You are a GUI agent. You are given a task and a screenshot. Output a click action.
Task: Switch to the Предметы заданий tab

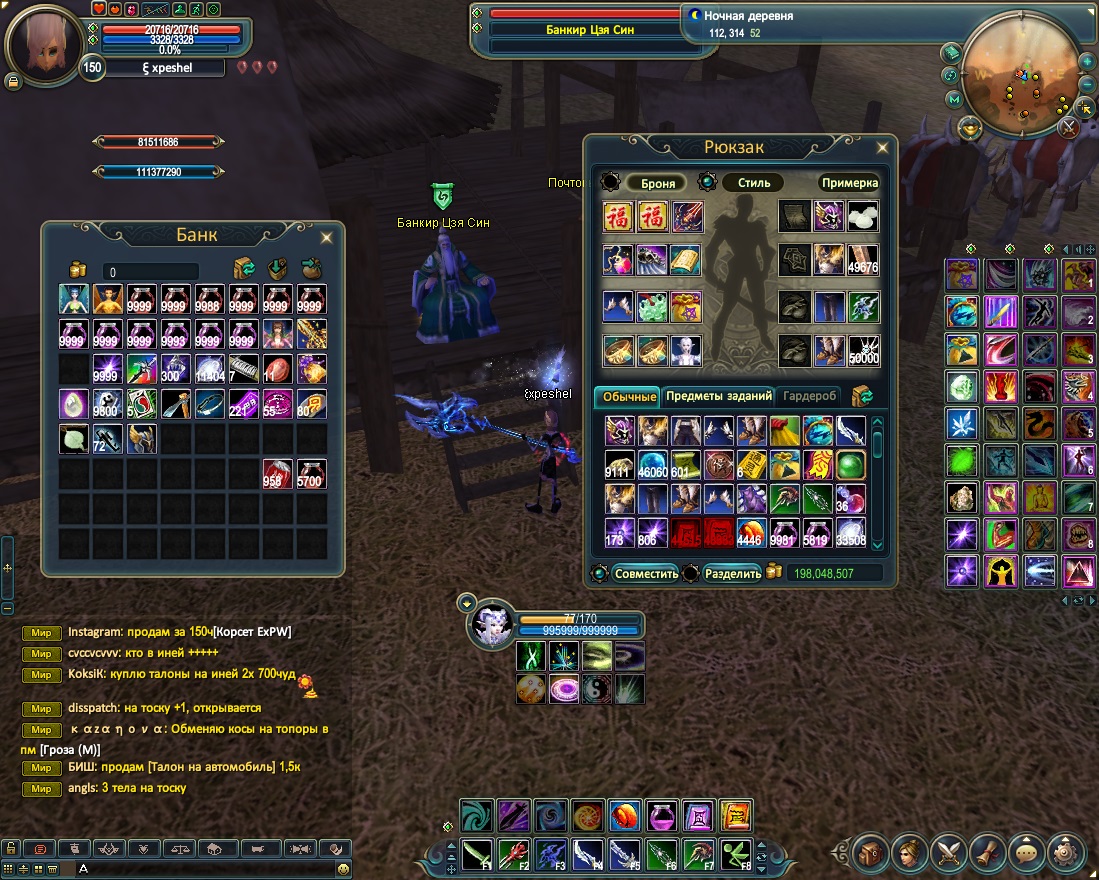tap(719, 396)
